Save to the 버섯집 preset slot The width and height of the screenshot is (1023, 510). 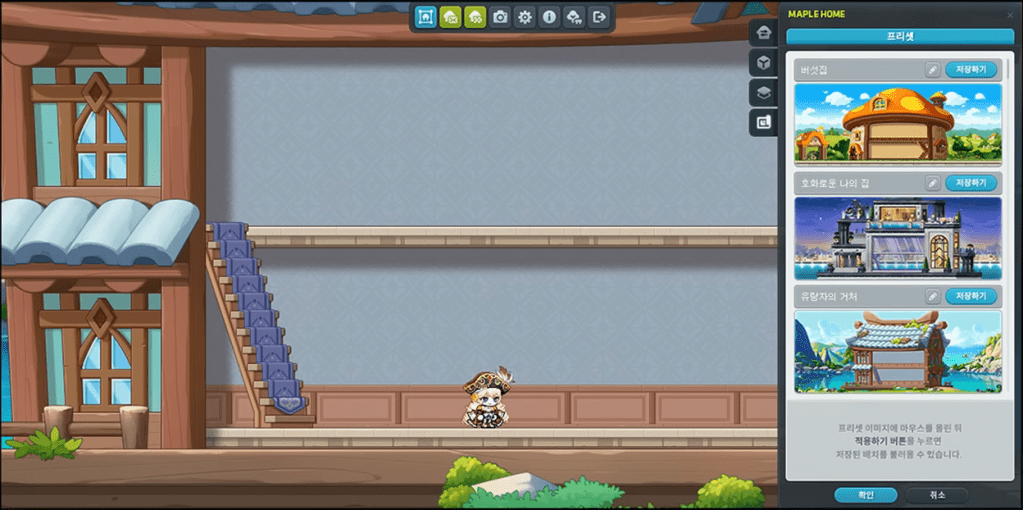click(x=971, y=70)
